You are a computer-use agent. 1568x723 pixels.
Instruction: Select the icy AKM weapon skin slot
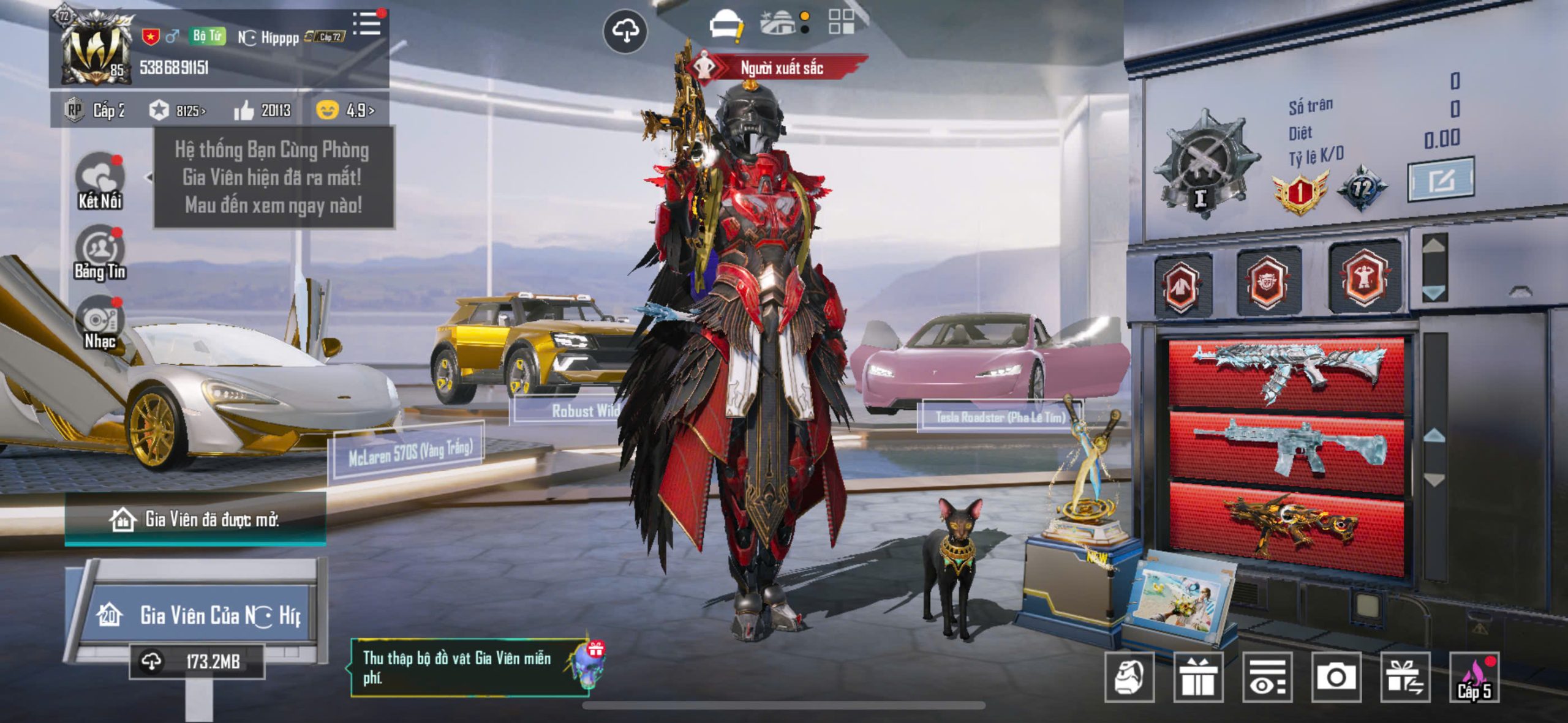[1286, 370]
